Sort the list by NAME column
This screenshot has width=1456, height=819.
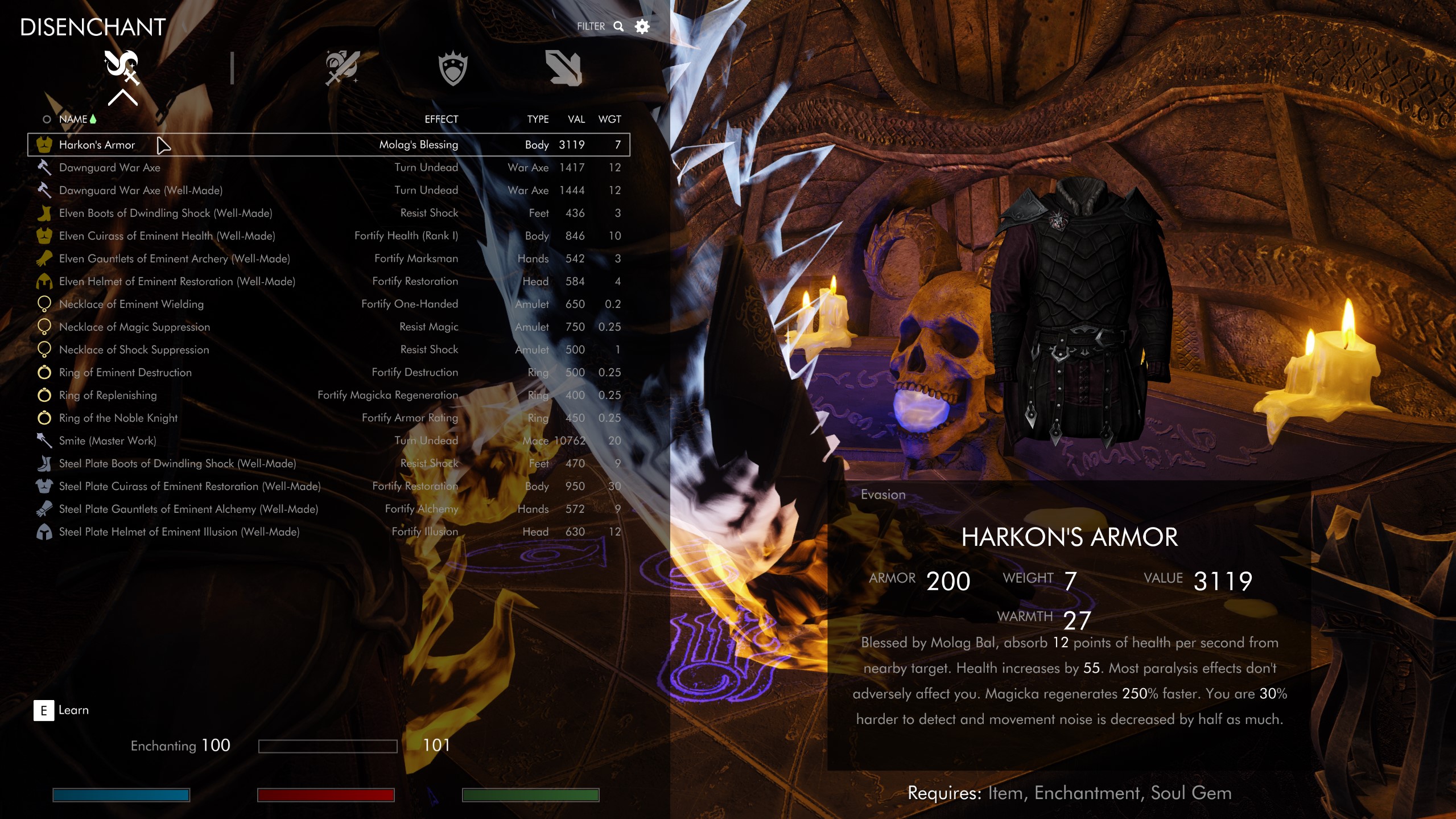pos(73,120)
